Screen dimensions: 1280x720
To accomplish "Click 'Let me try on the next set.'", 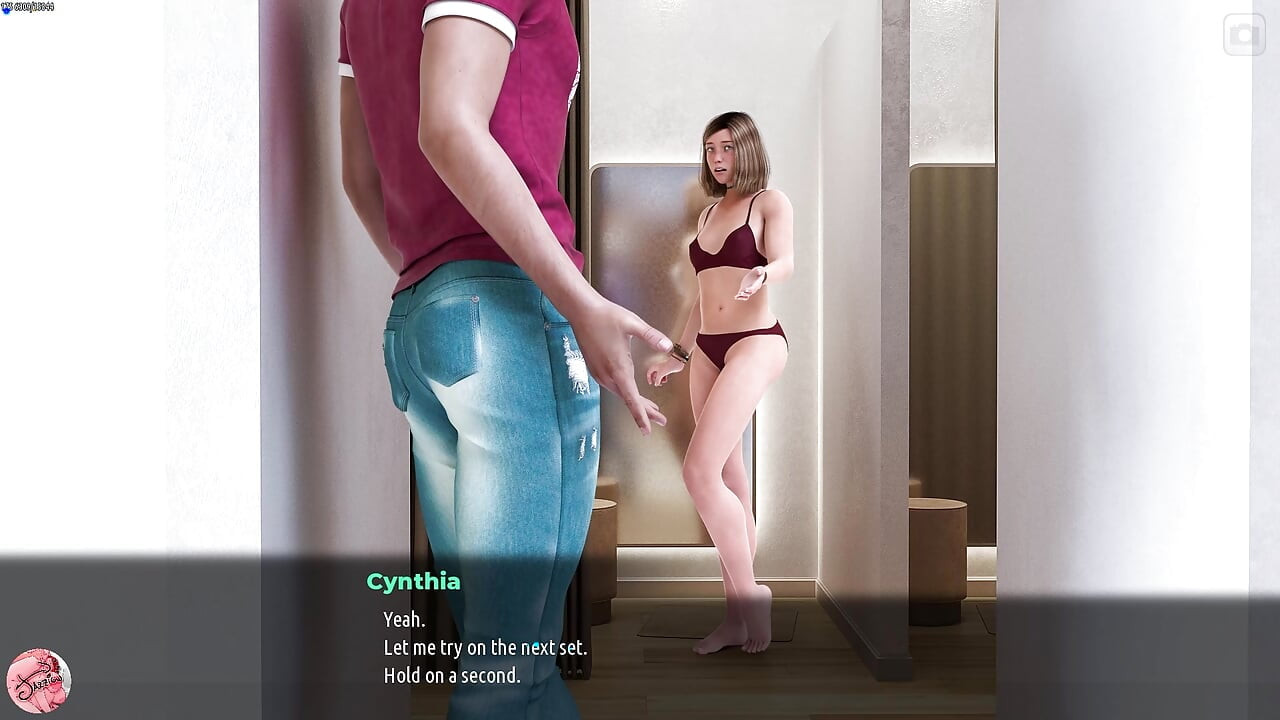I will pyautogui.click(x=486, y=647).
